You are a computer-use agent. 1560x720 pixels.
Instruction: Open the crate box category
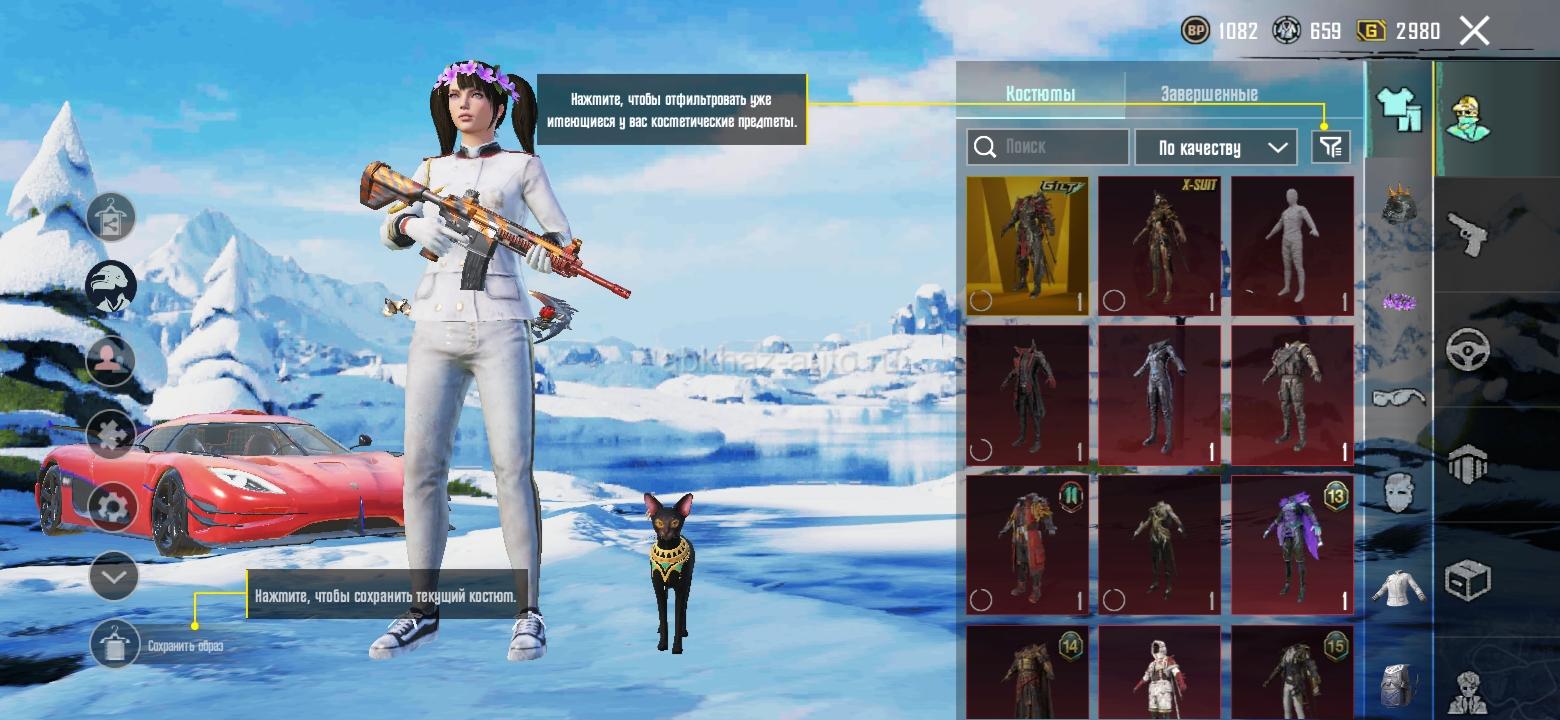point(1468,579)
